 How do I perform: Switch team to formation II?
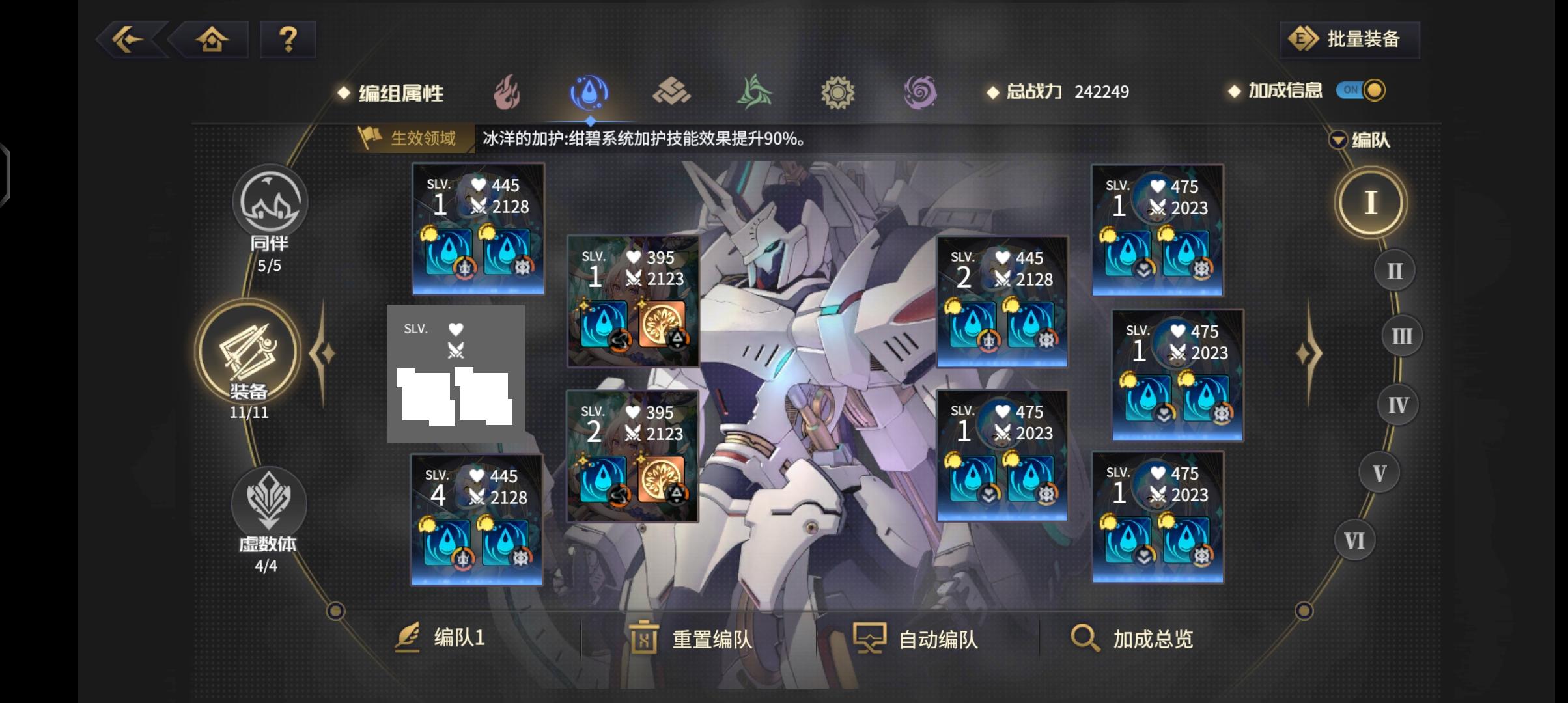point(1393,269)
